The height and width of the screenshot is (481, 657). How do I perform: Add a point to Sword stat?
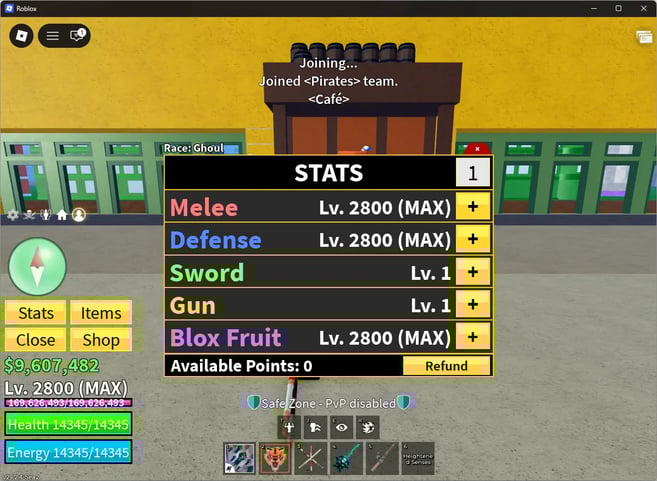472,272
